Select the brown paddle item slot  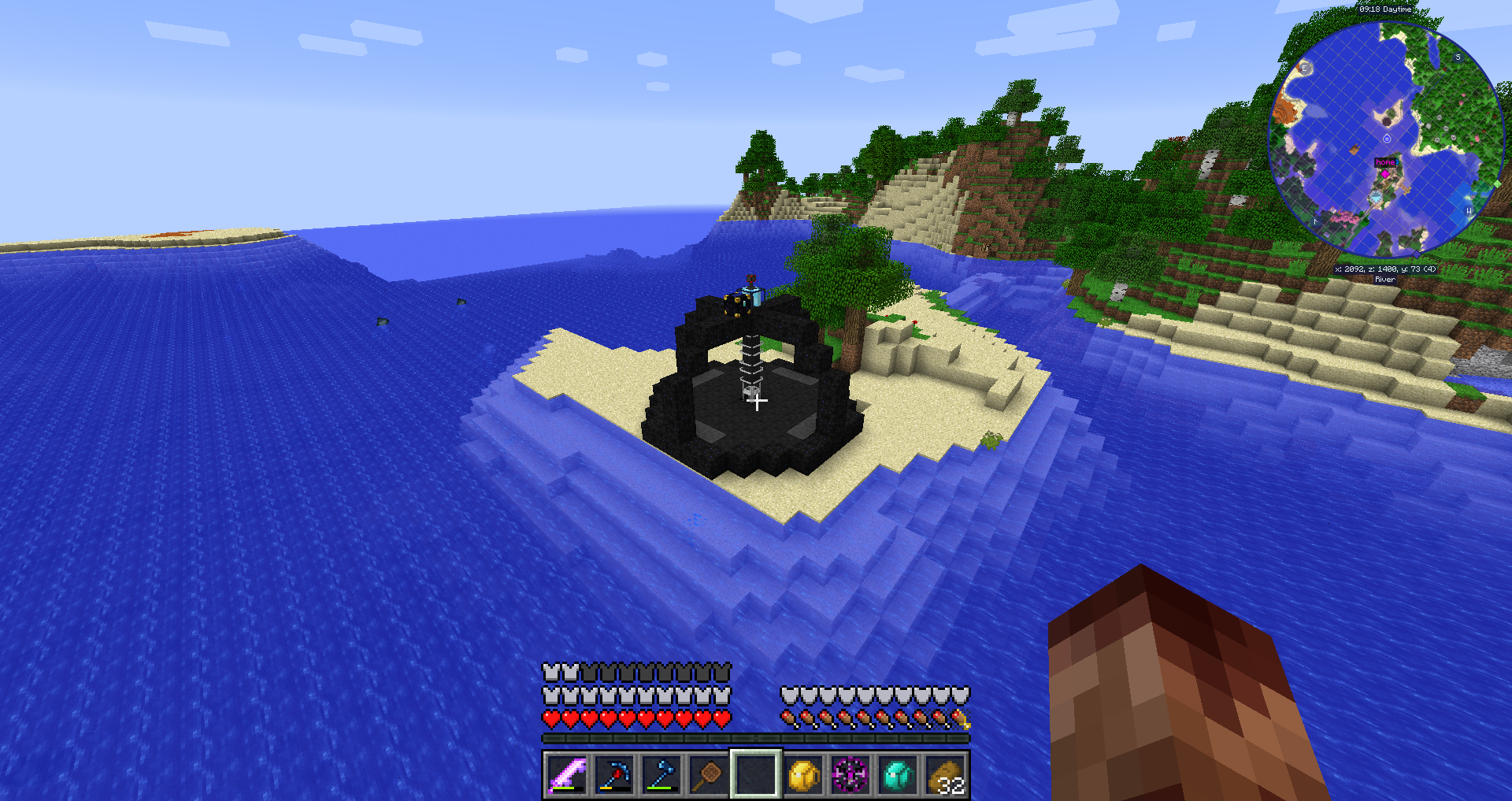(709, 775)
